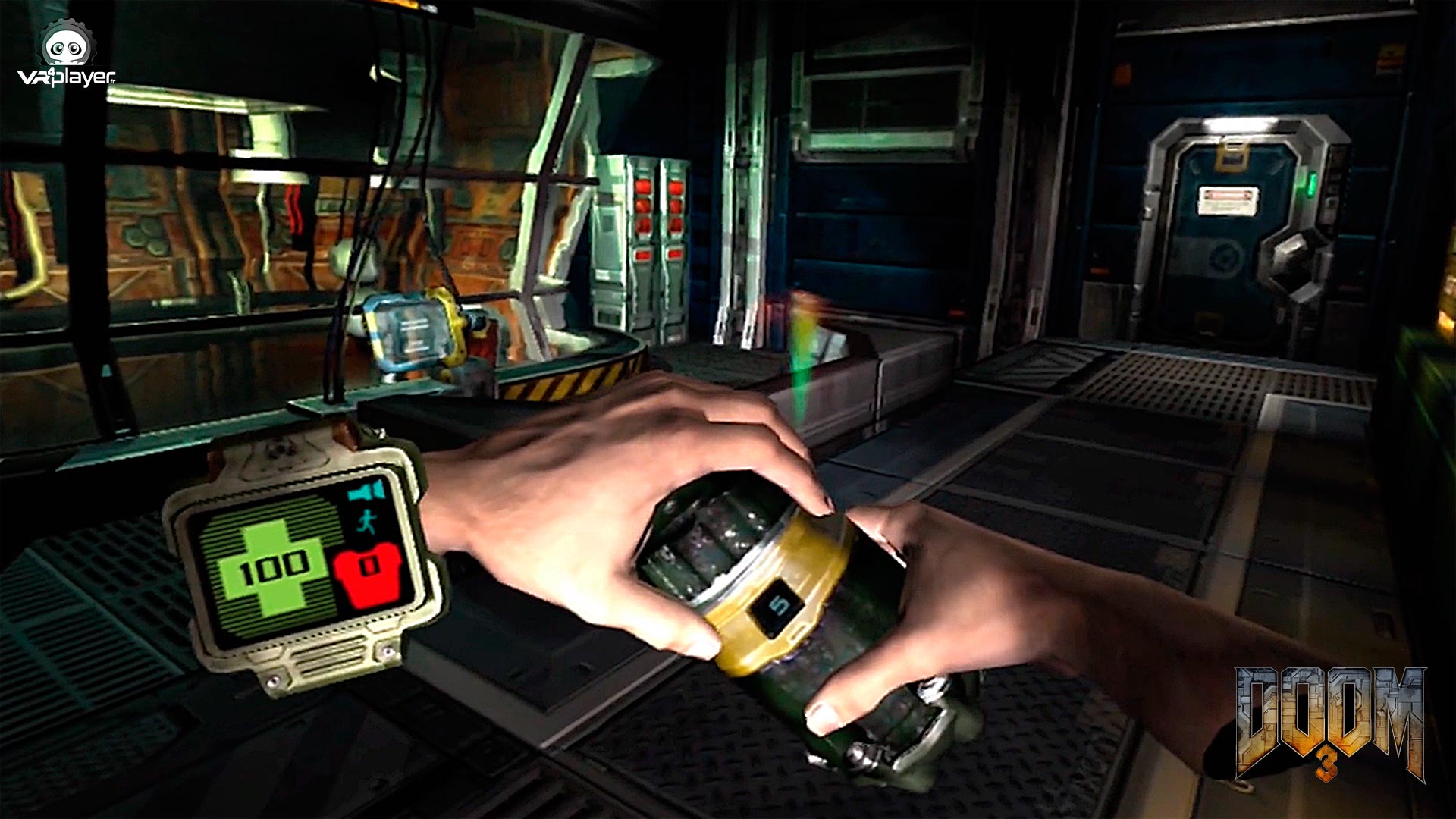Click the speaker icon on the wrist display

pyautogui.click(x=366, y=490)
